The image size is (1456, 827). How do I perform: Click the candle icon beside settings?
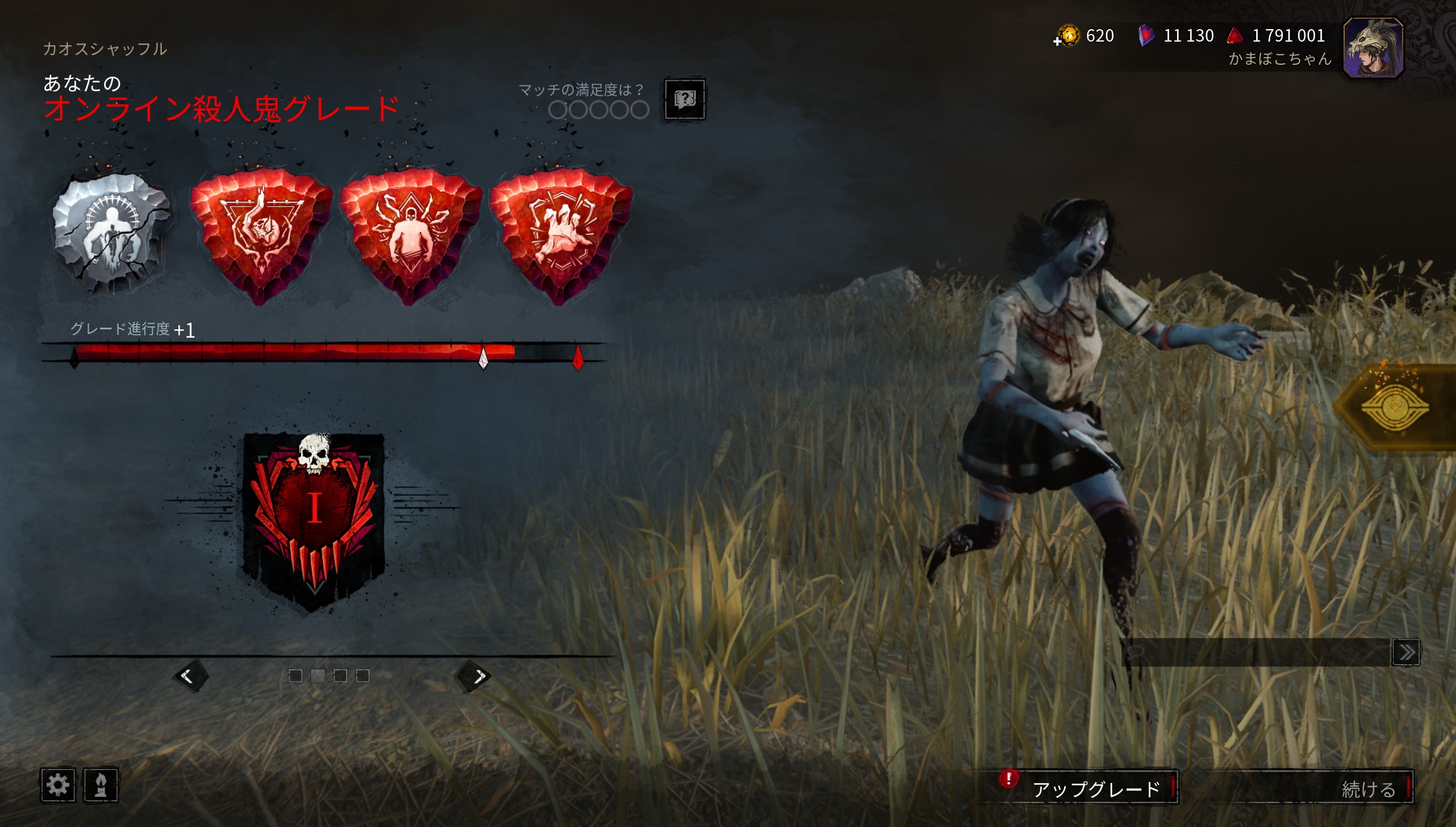point(101,785)
